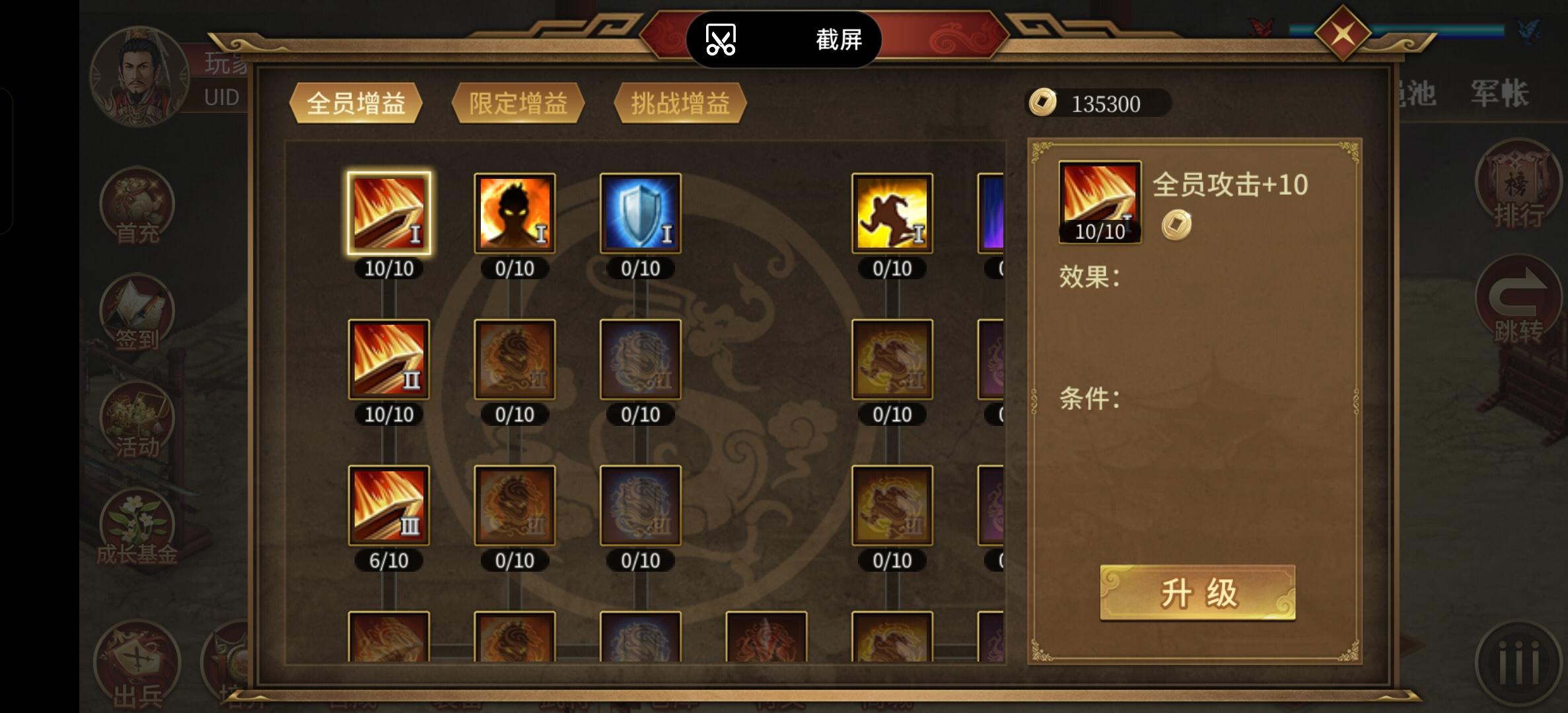Open the dark warrior buff skill icon
The width and height of the screenshot is (1568, 713).
pyautogui.click(x=514, y=213)
